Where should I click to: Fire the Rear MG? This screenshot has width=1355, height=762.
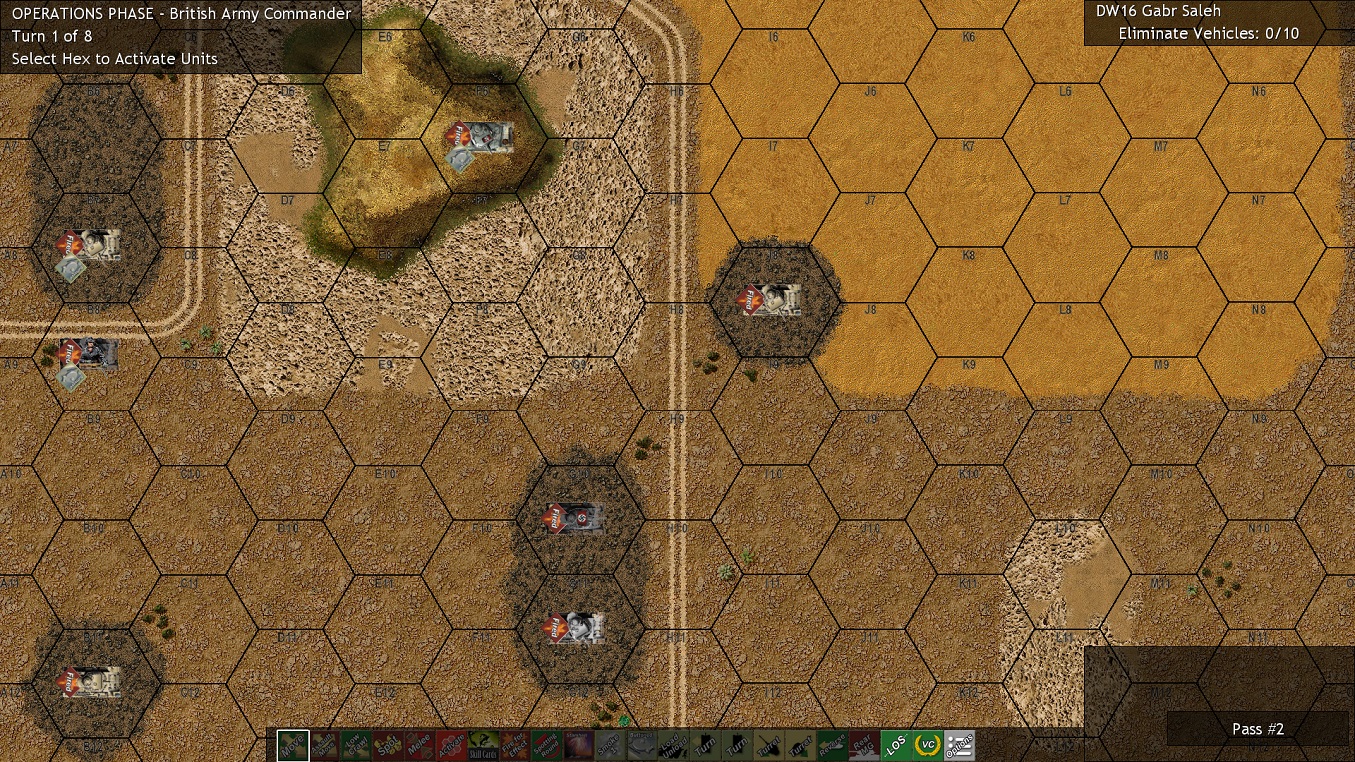click(862, 744)
